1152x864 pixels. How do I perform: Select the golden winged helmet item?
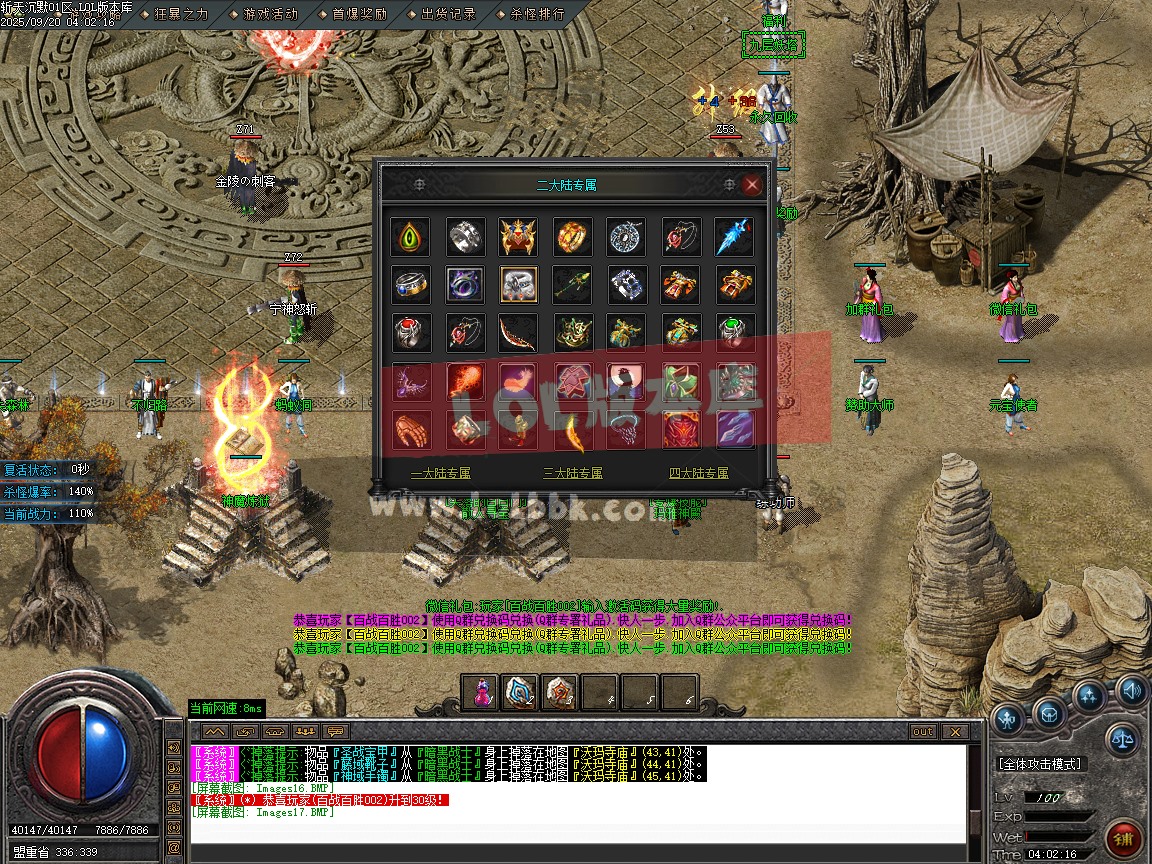(519, 237)
